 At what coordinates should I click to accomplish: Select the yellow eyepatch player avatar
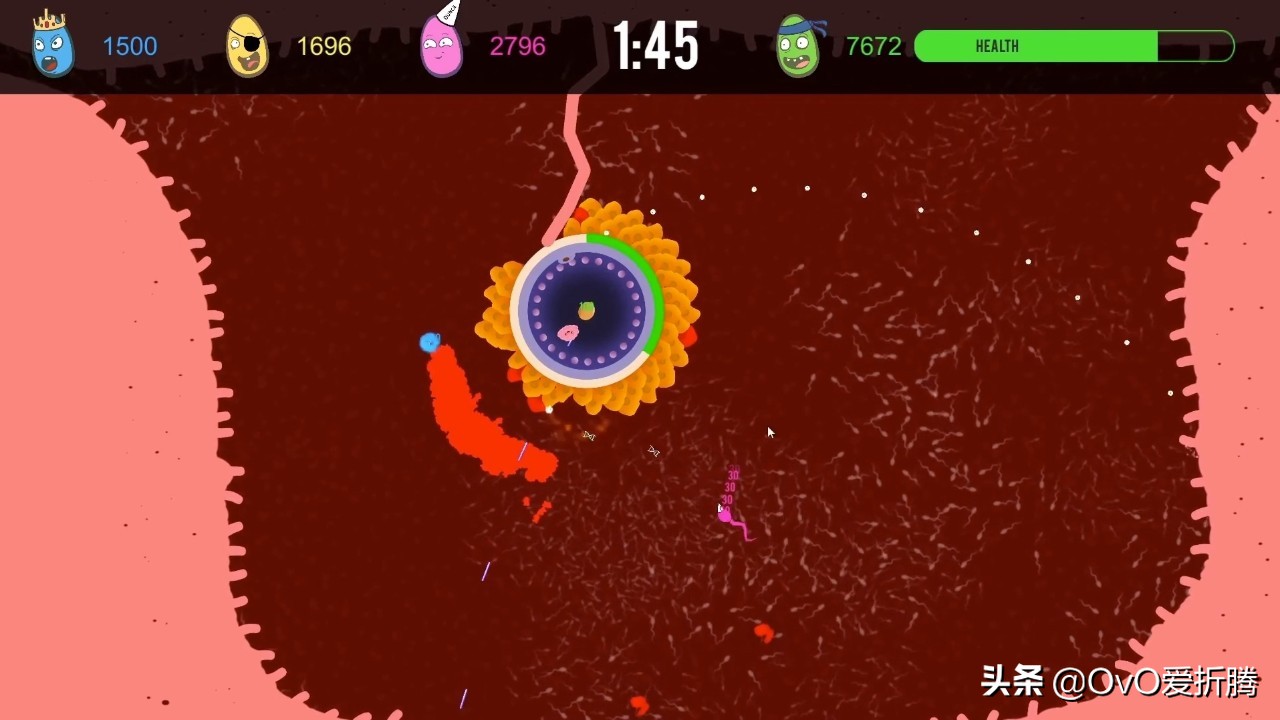[x=246, y=46]
